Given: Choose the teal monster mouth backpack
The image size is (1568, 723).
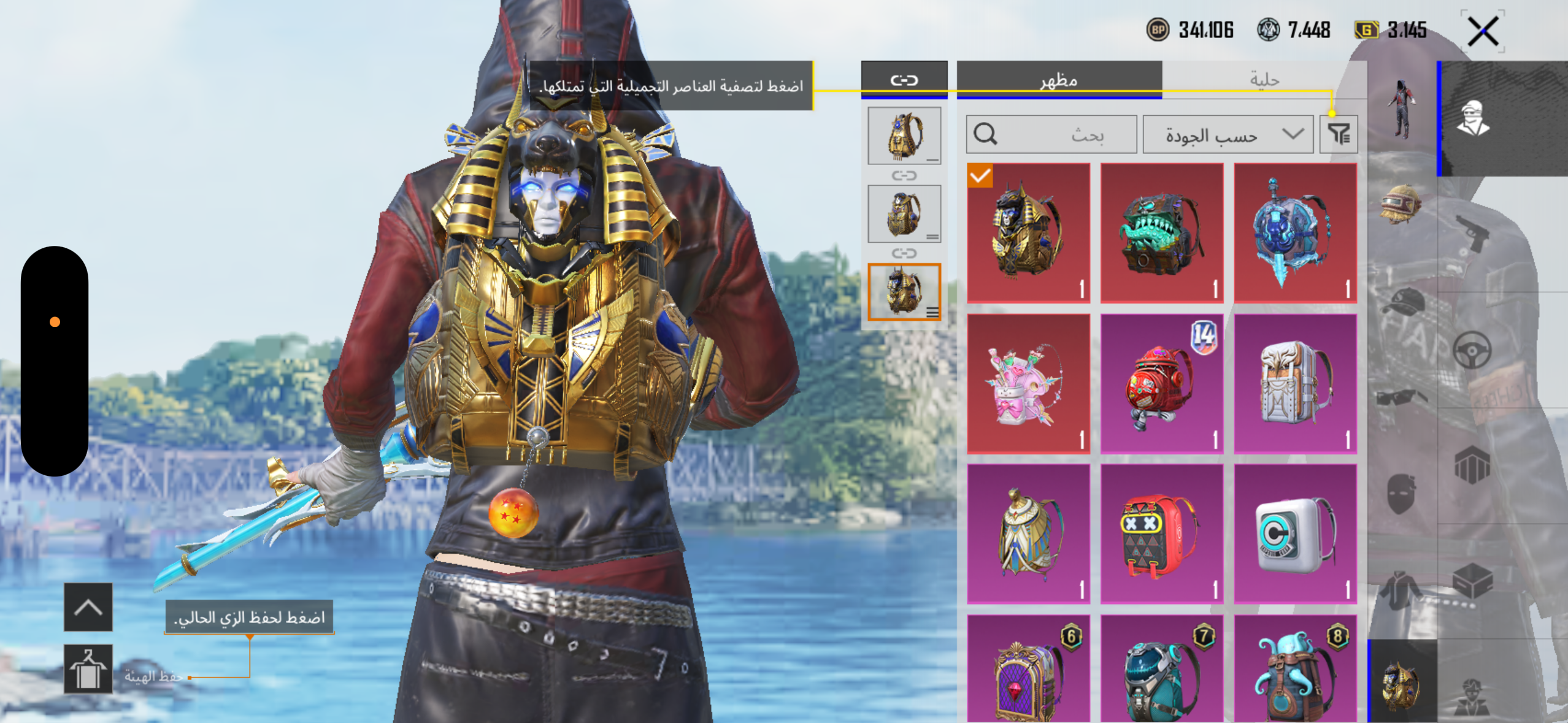Looking at the screenshot, I should pos(1162,233).
